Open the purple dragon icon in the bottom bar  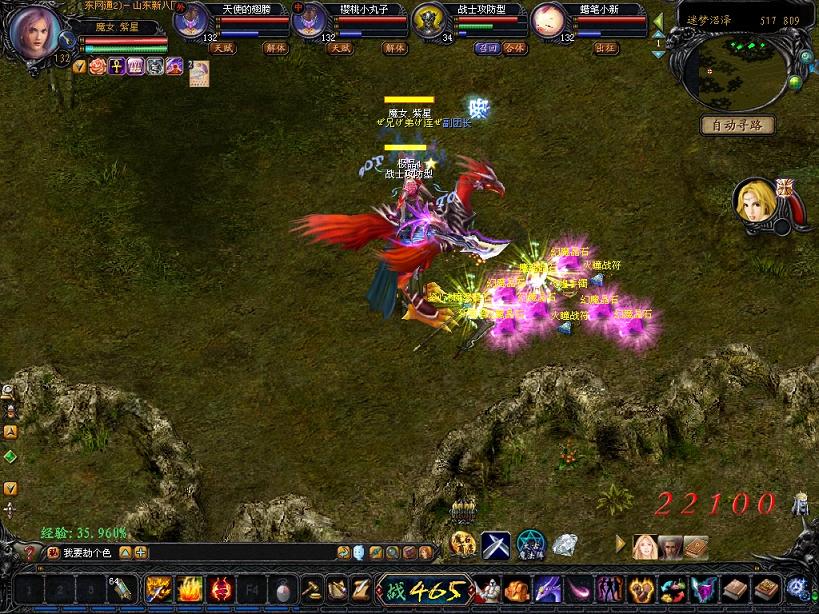548,588
